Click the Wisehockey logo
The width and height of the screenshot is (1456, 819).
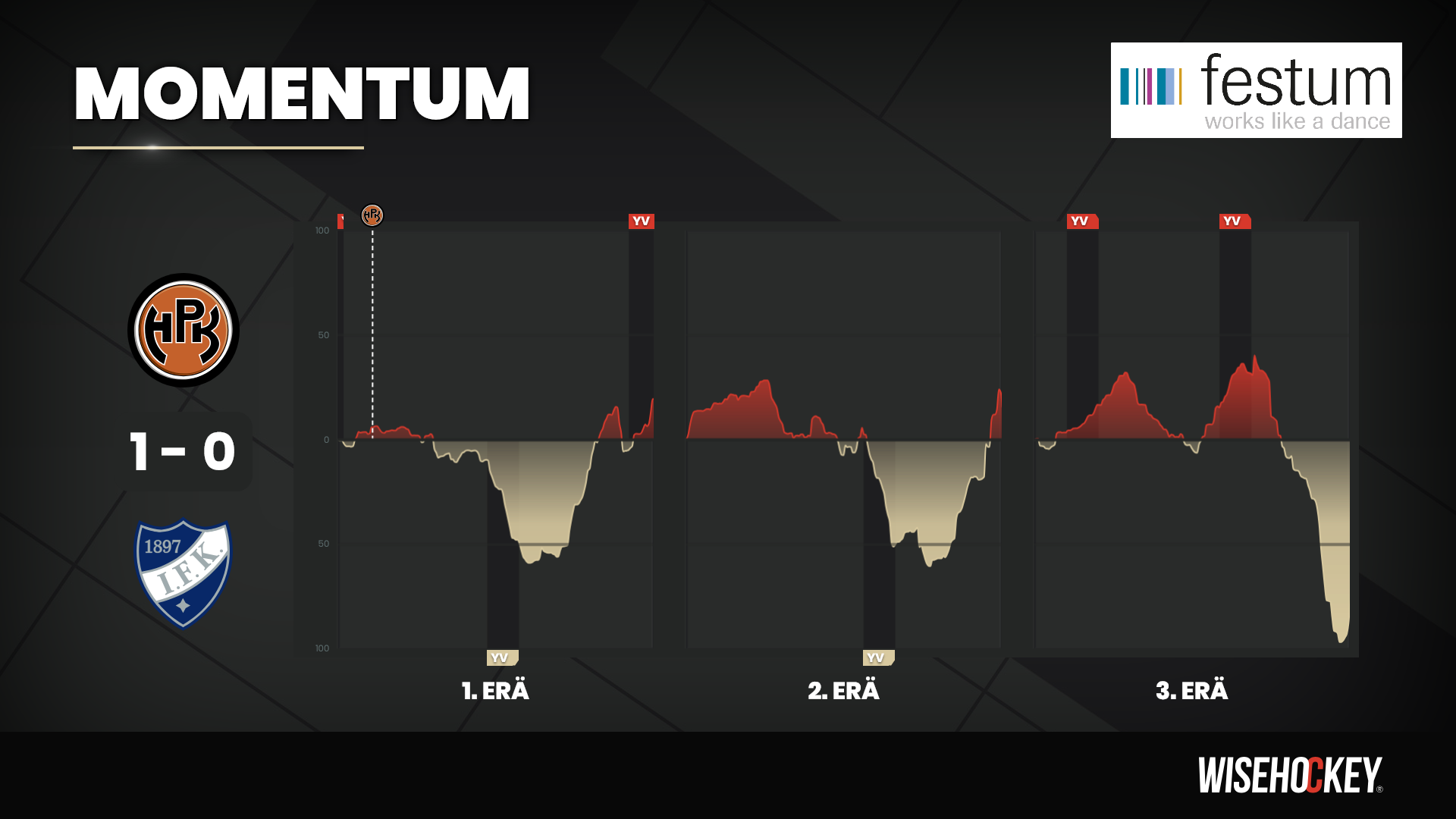click(x=1289, y=775)
